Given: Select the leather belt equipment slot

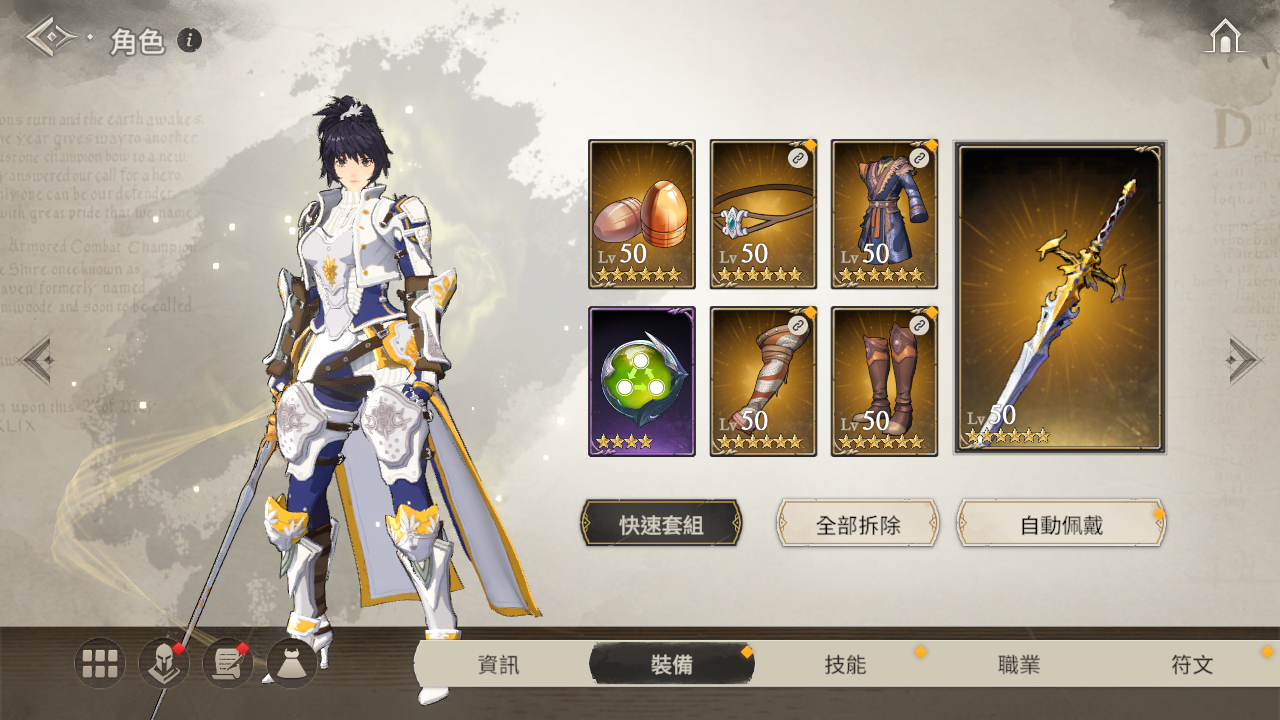Looking at the screenshot, I should pyautogui.click(x=763, y=214).
